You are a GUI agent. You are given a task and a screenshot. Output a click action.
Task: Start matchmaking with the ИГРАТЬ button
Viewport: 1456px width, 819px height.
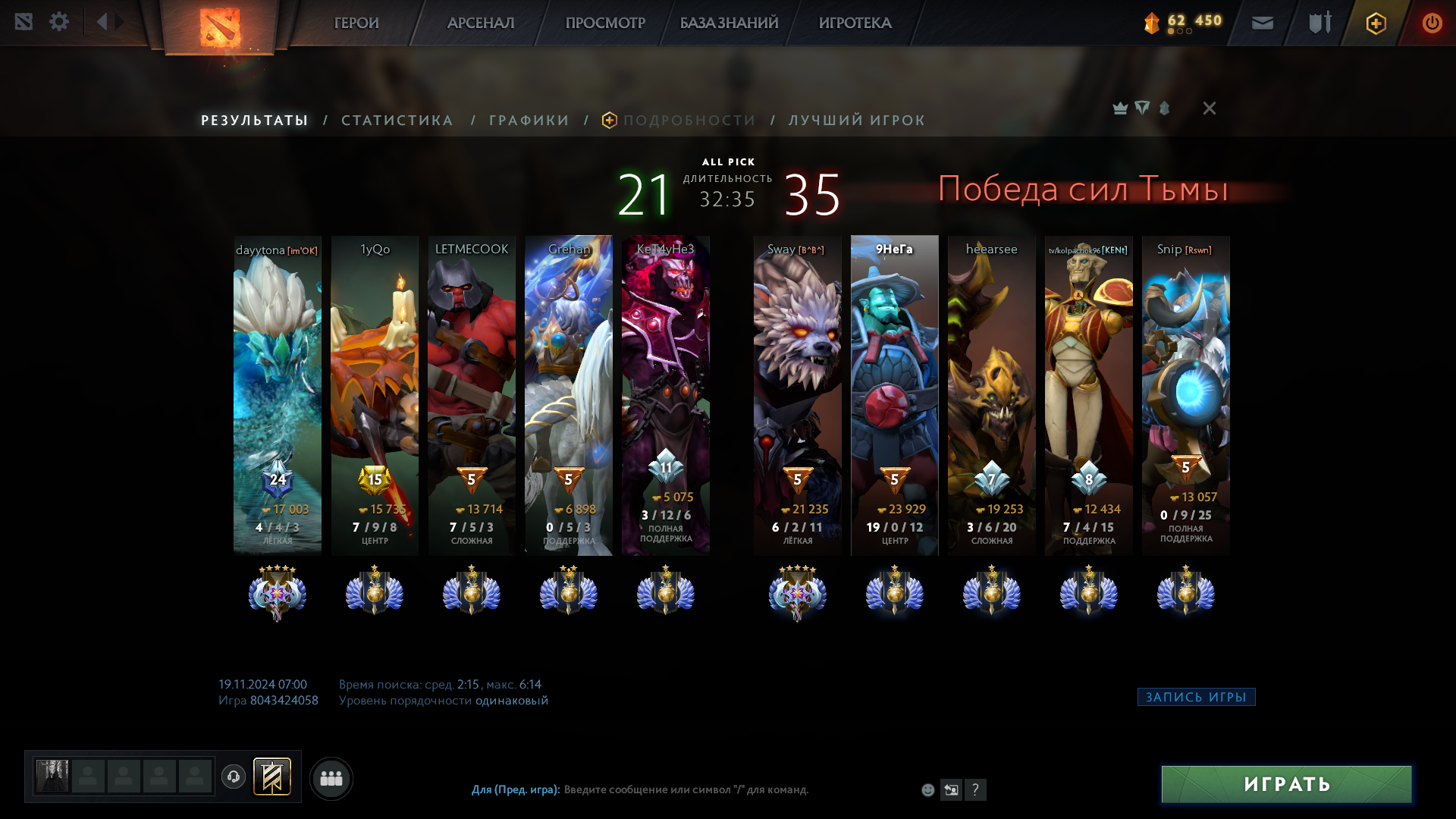(1286, 784)
